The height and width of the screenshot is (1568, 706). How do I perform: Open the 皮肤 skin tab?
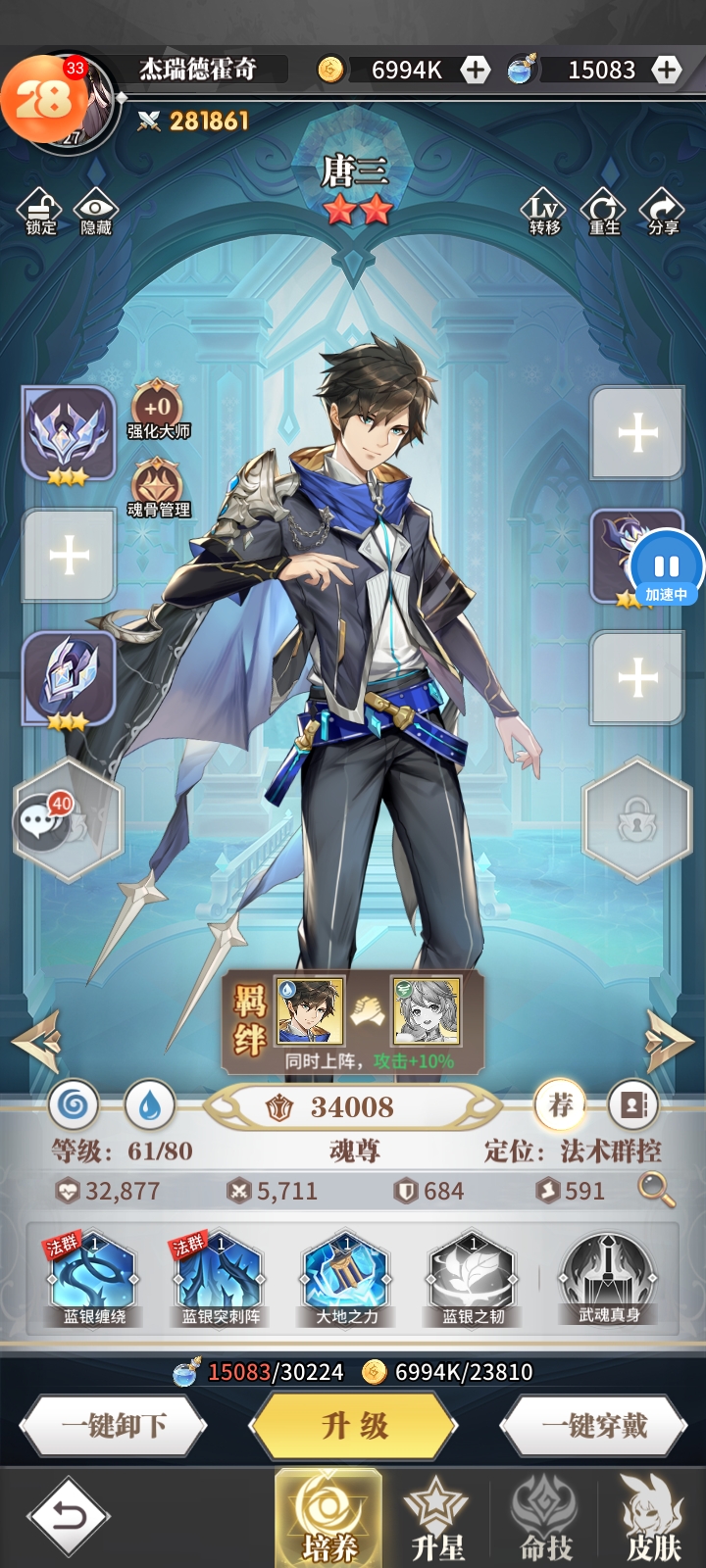click(652, 1517)
